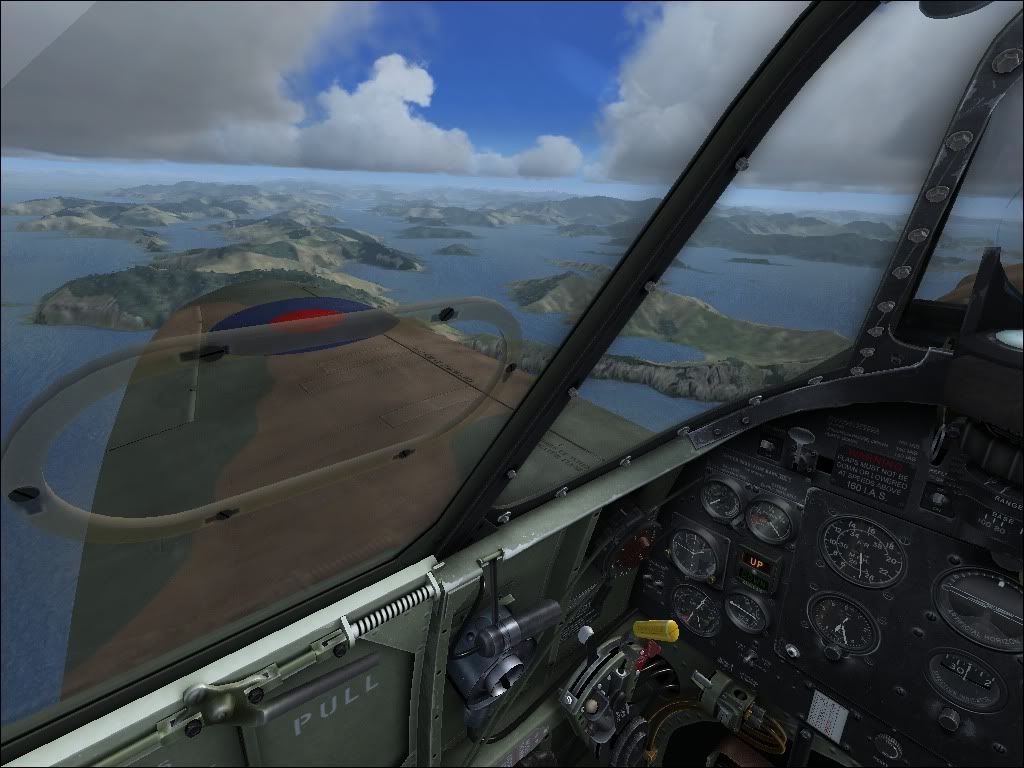Operate the flap lever above the warning placard
Image resolution: width=1024 pixels, height=768 pixels.
[x=799, y=439]
